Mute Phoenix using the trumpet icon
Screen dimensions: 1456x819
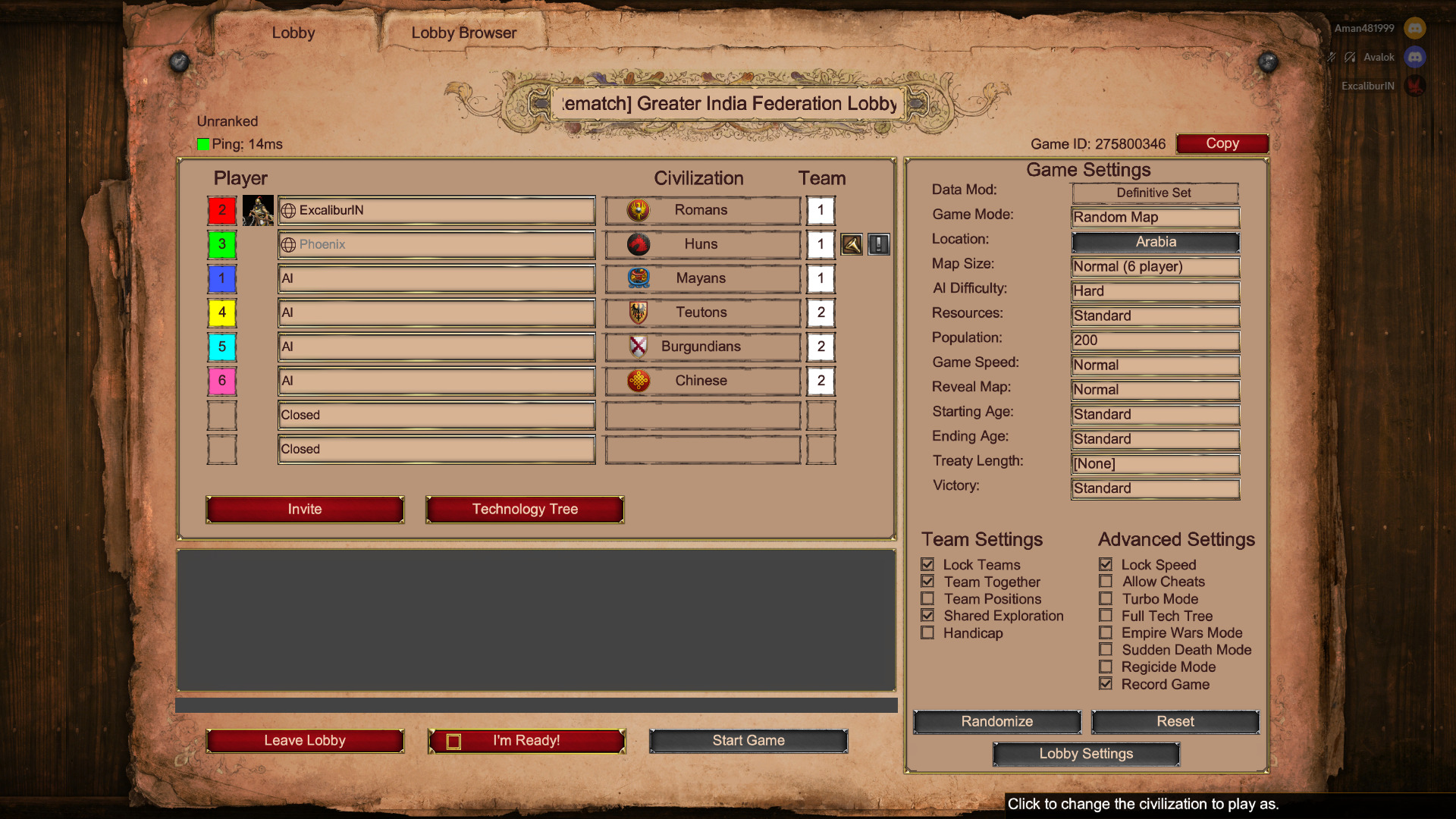tap(851, 244)
